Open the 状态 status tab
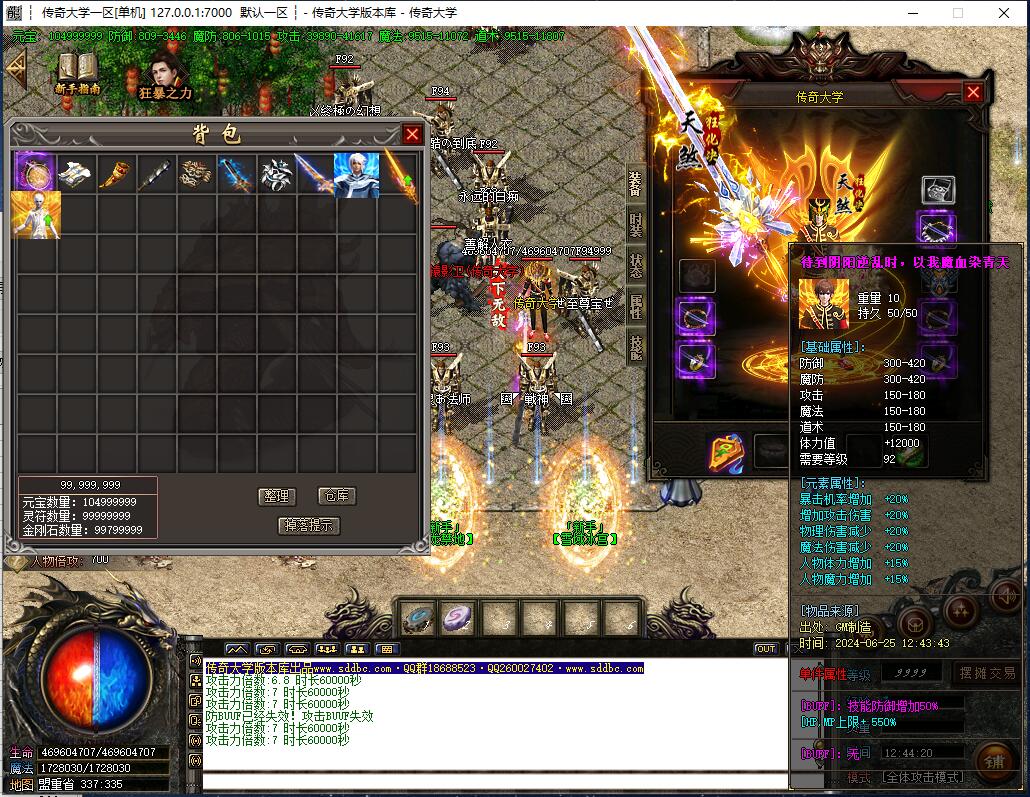The height and width of the screenshot is (797, 1030). coord(636,266)
